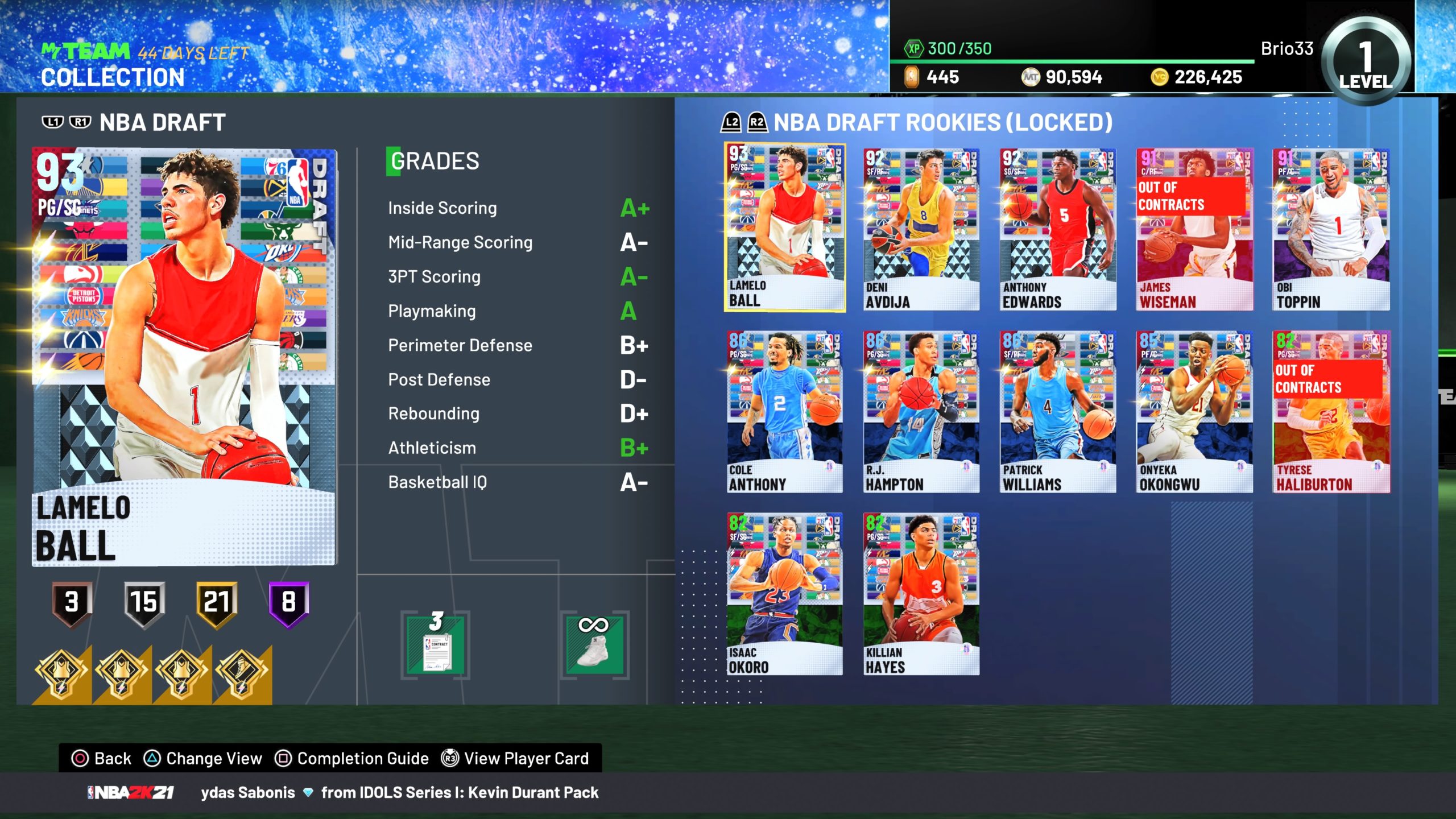Select the LaMelo Ball rookie card
Viewport: 1456px width, 819px height.
click(x=785, y=229)
